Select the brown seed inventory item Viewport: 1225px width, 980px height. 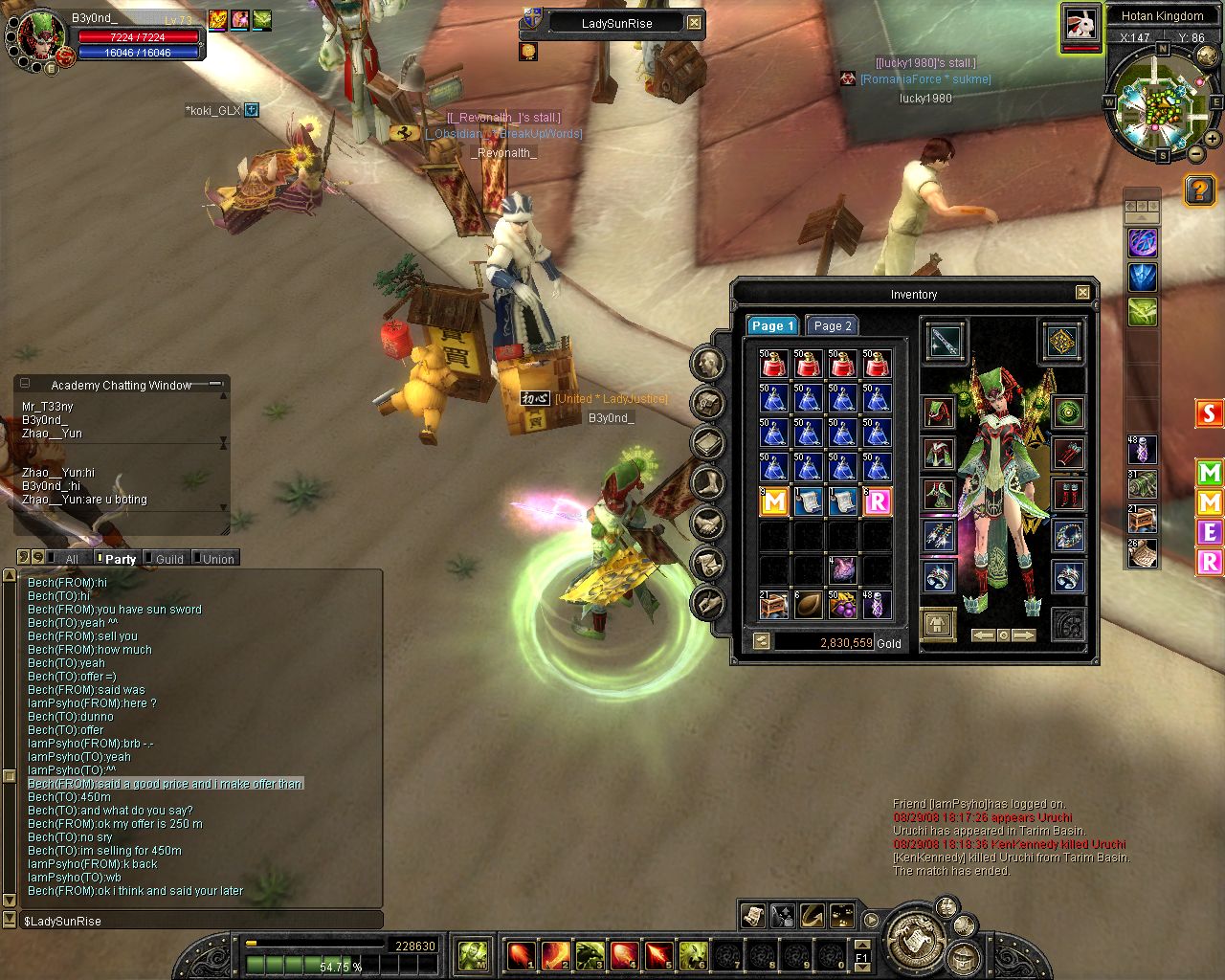tap(808, 604)
